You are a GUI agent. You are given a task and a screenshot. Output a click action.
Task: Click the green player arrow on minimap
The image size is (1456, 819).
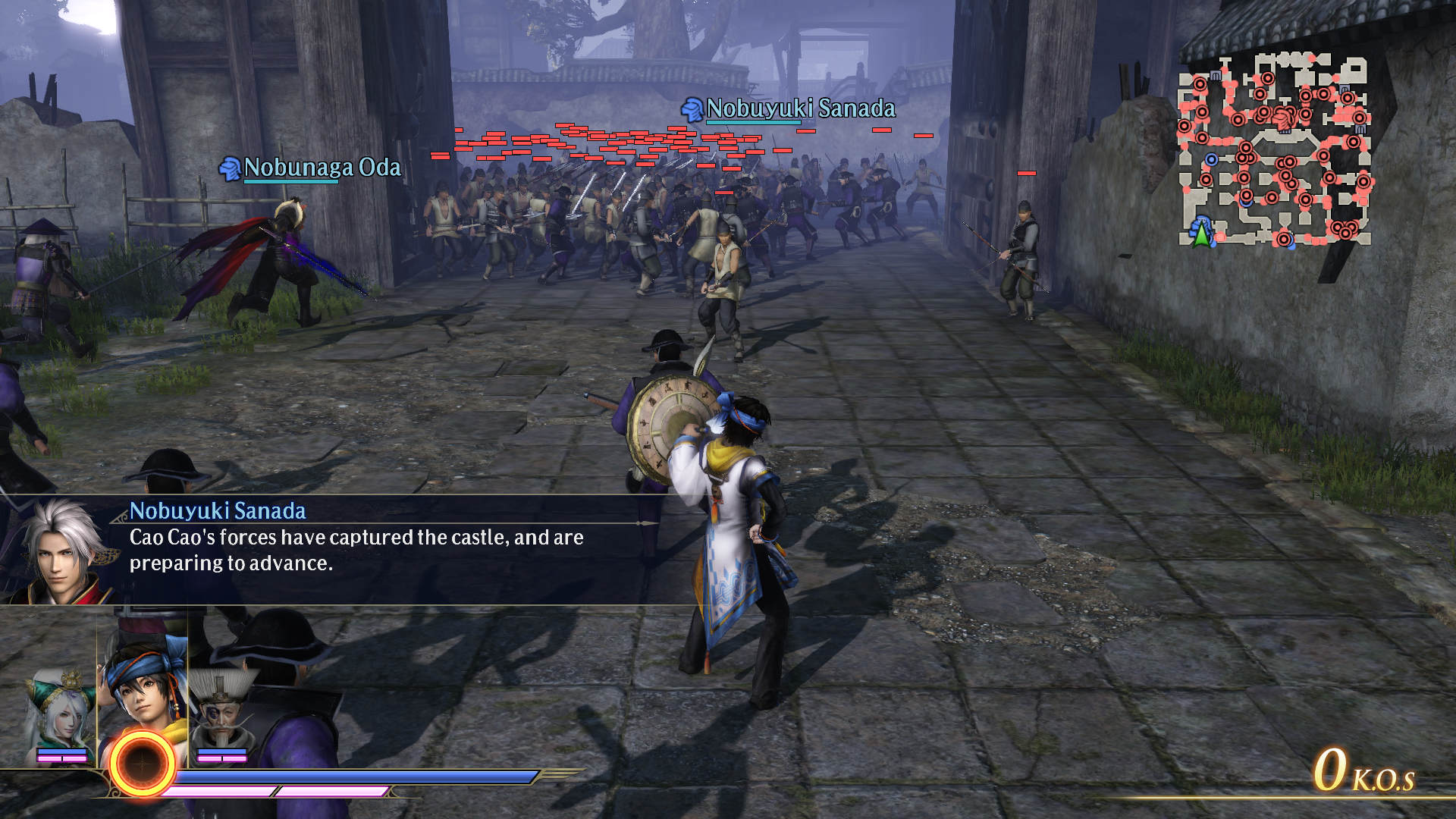click(1201, 232)
